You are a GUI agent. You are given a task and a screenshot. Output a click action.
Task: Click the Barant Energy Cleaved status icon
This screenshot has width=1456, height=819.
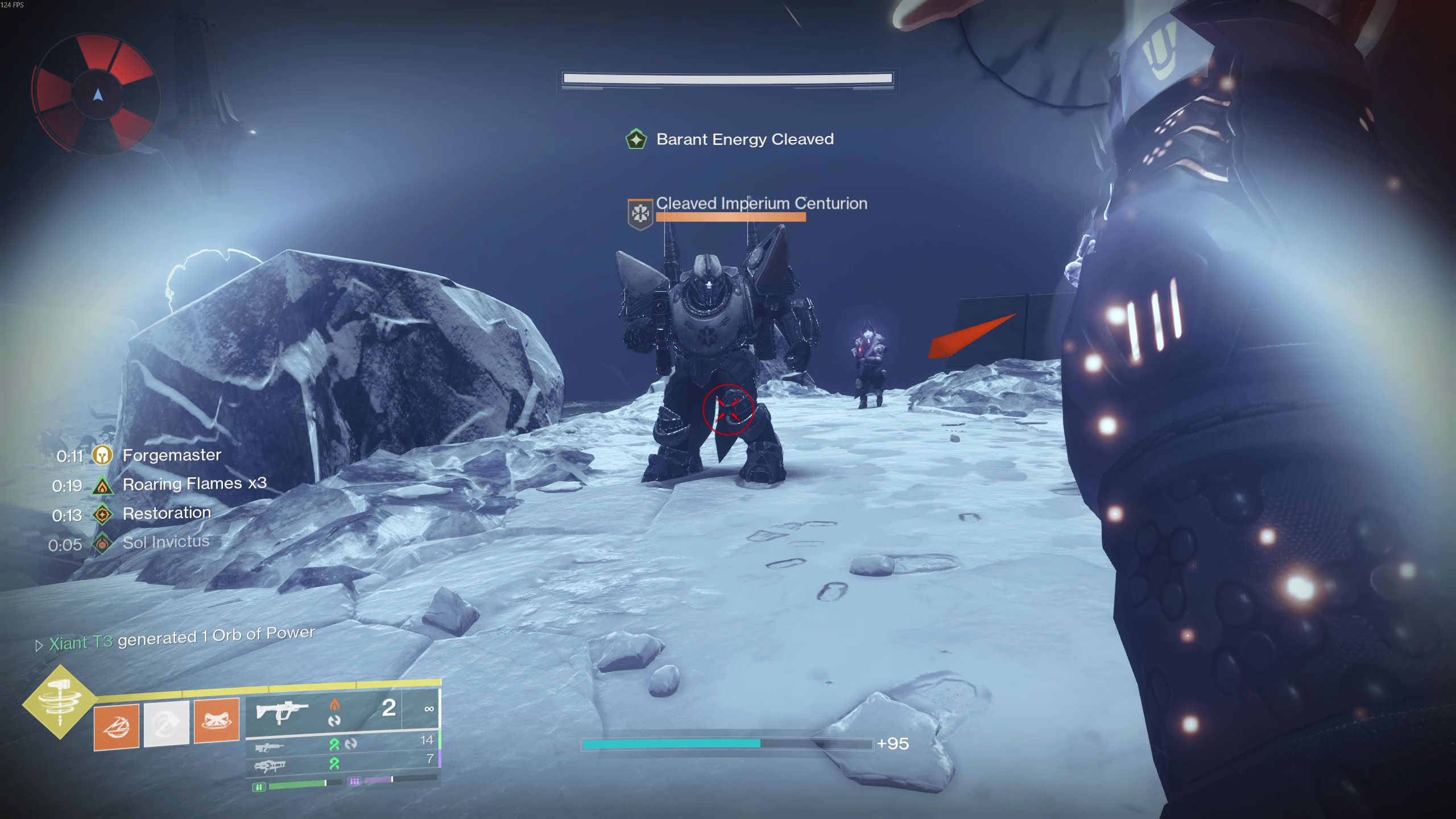click(636, 139)
